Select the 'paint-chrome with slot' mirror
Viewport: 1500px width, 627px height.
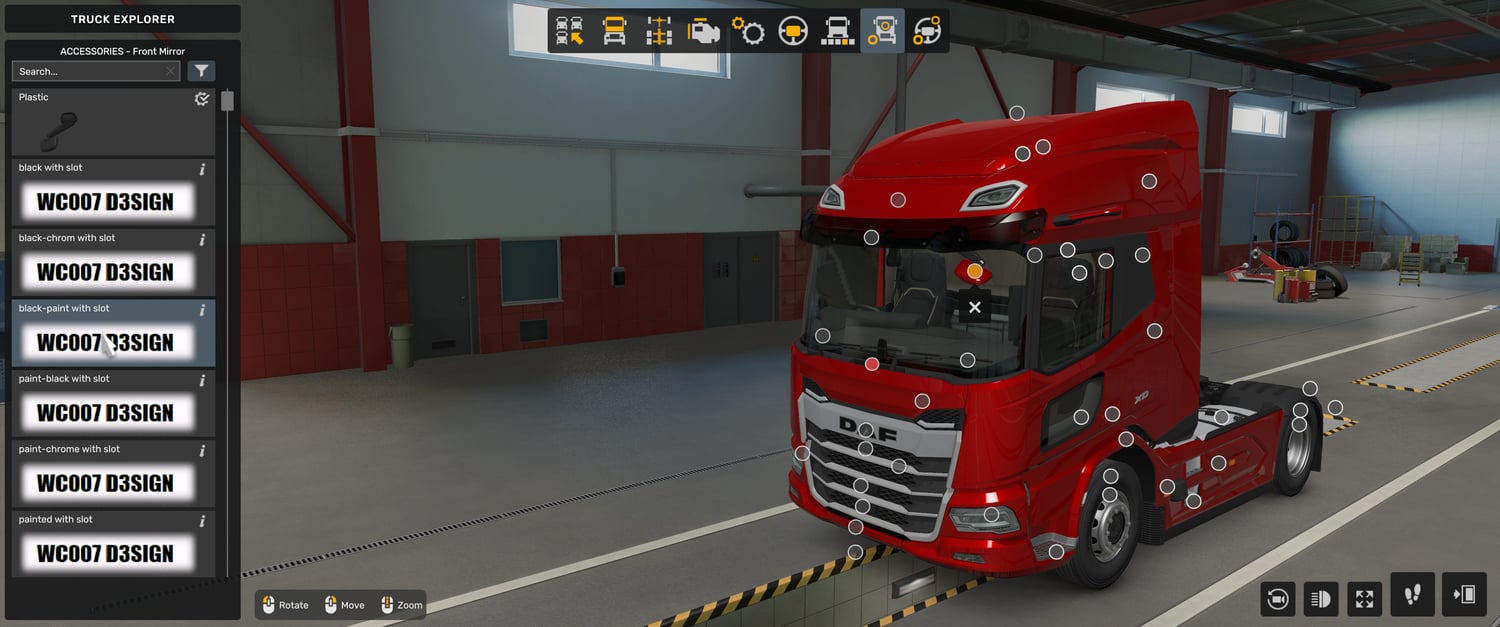(x=105, y=483)
